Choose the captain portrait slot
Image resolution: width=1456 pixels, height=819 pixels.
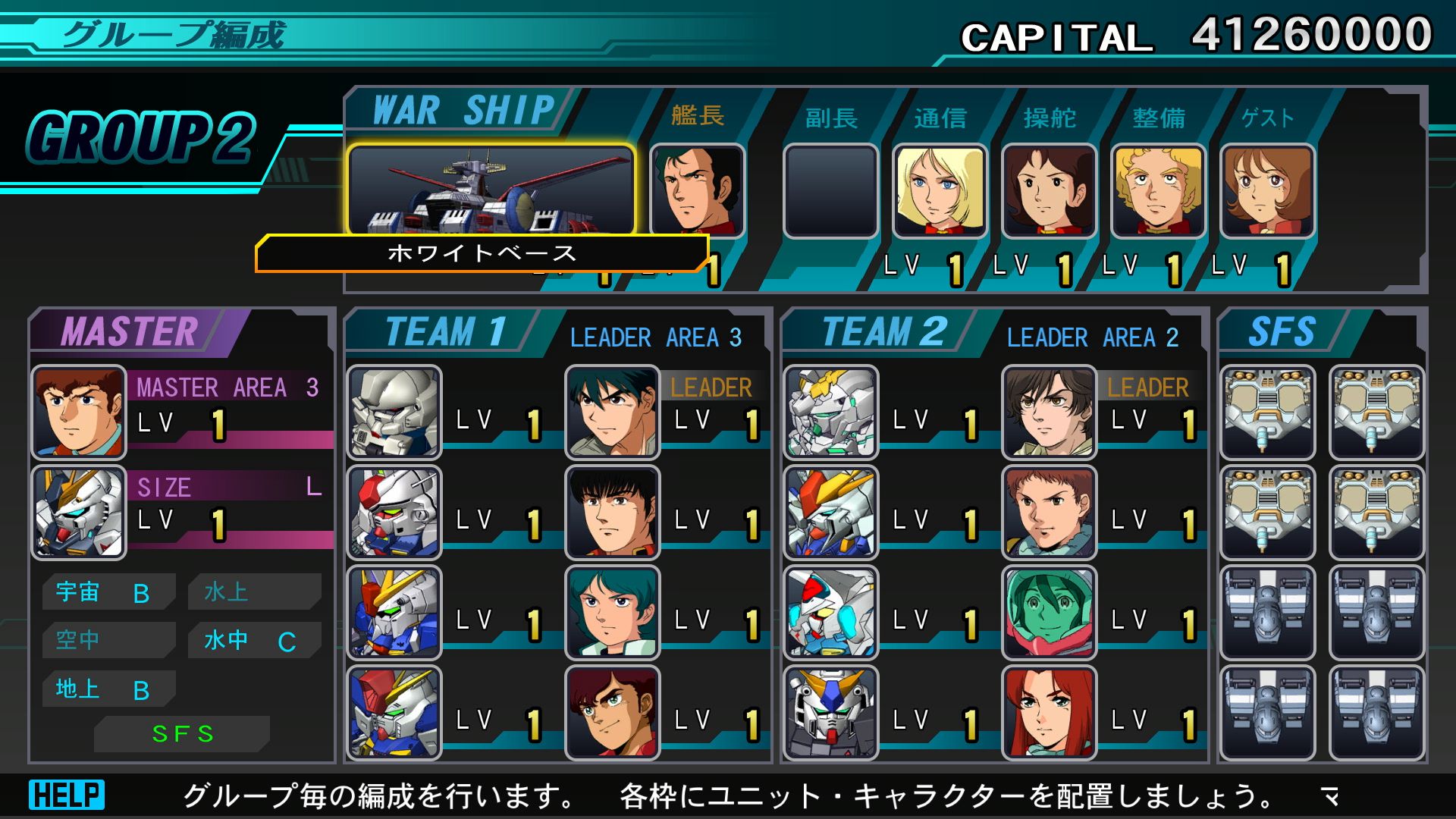[x=697, y=190]
